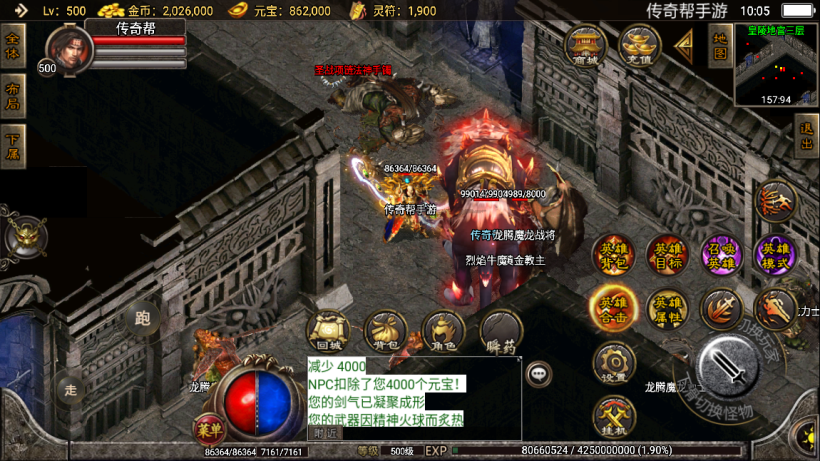Screen dimensions: 820x461
Task: Activate the 英雄合击 combo skill
Action: point(612,308)
